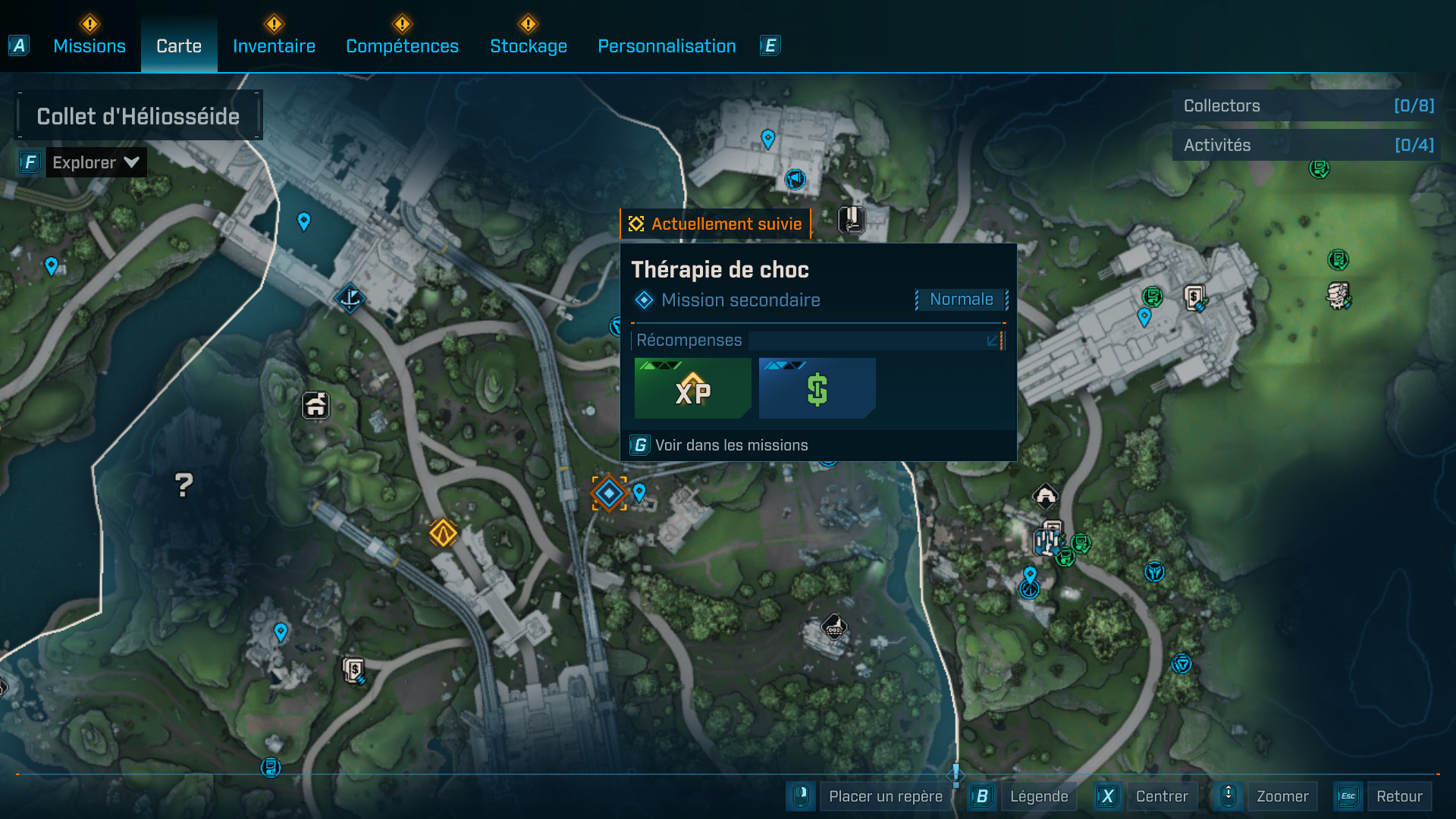
Task: Open the Personnalisation tab
Action: (x=667, y=46)
